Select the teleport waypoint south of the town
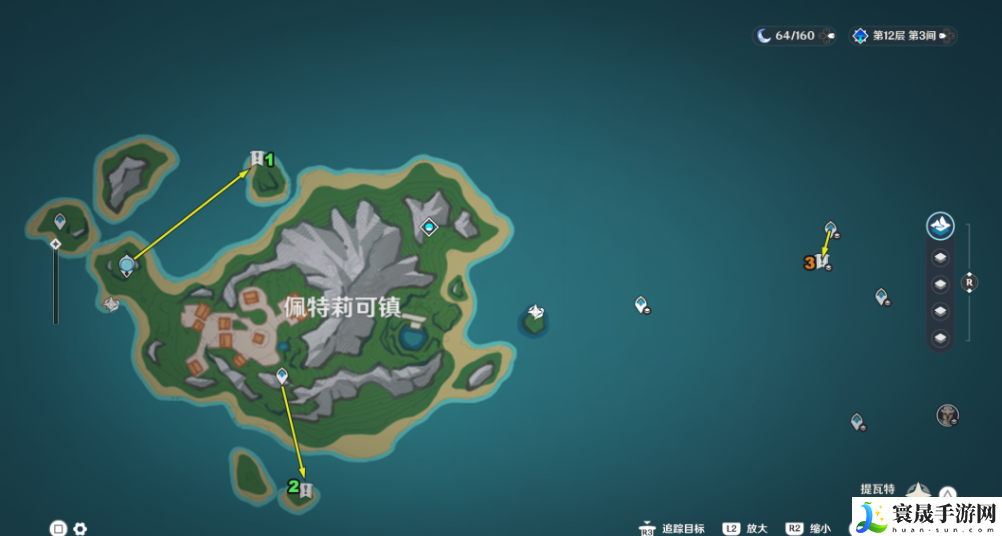 pyautogui.click(x=282, y=376)
